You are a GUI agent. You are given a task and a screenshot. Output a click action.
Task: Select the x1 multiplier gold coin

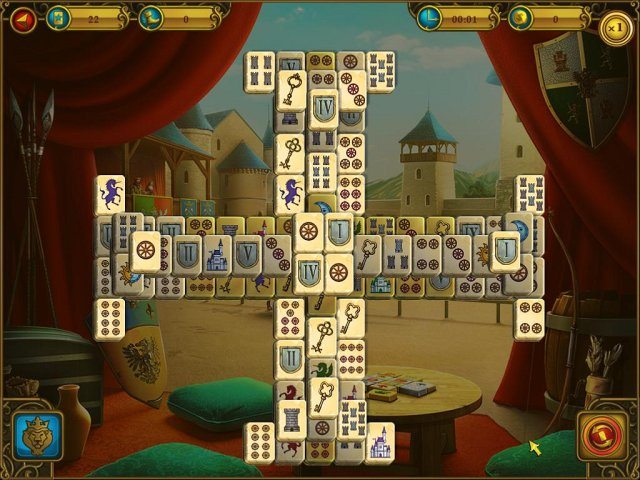[x=617, y=27]
